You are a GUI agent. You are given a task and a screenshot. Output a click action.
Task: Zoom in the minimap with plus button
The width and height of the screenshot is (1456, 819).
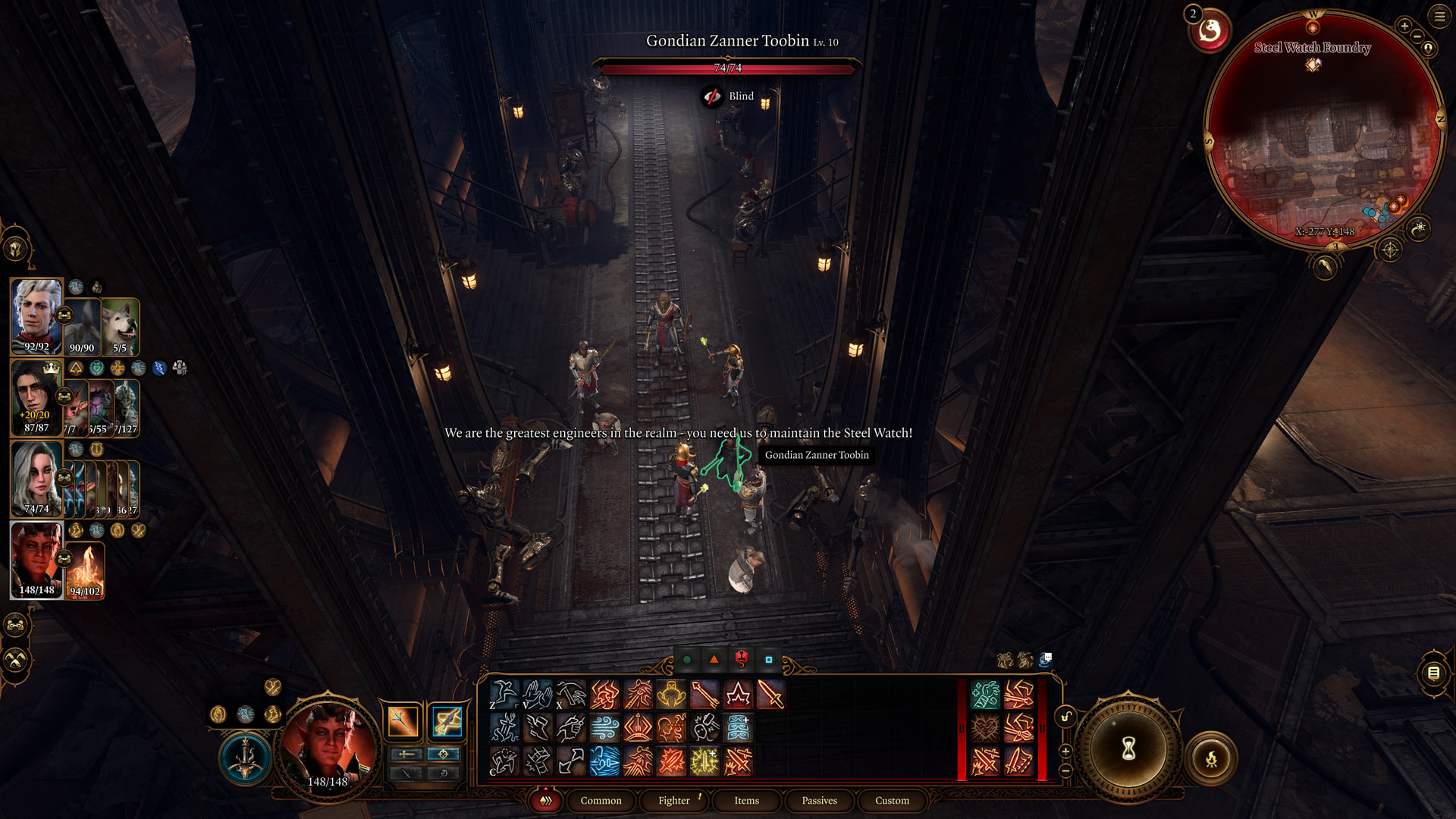click(x=1404, y=26)
